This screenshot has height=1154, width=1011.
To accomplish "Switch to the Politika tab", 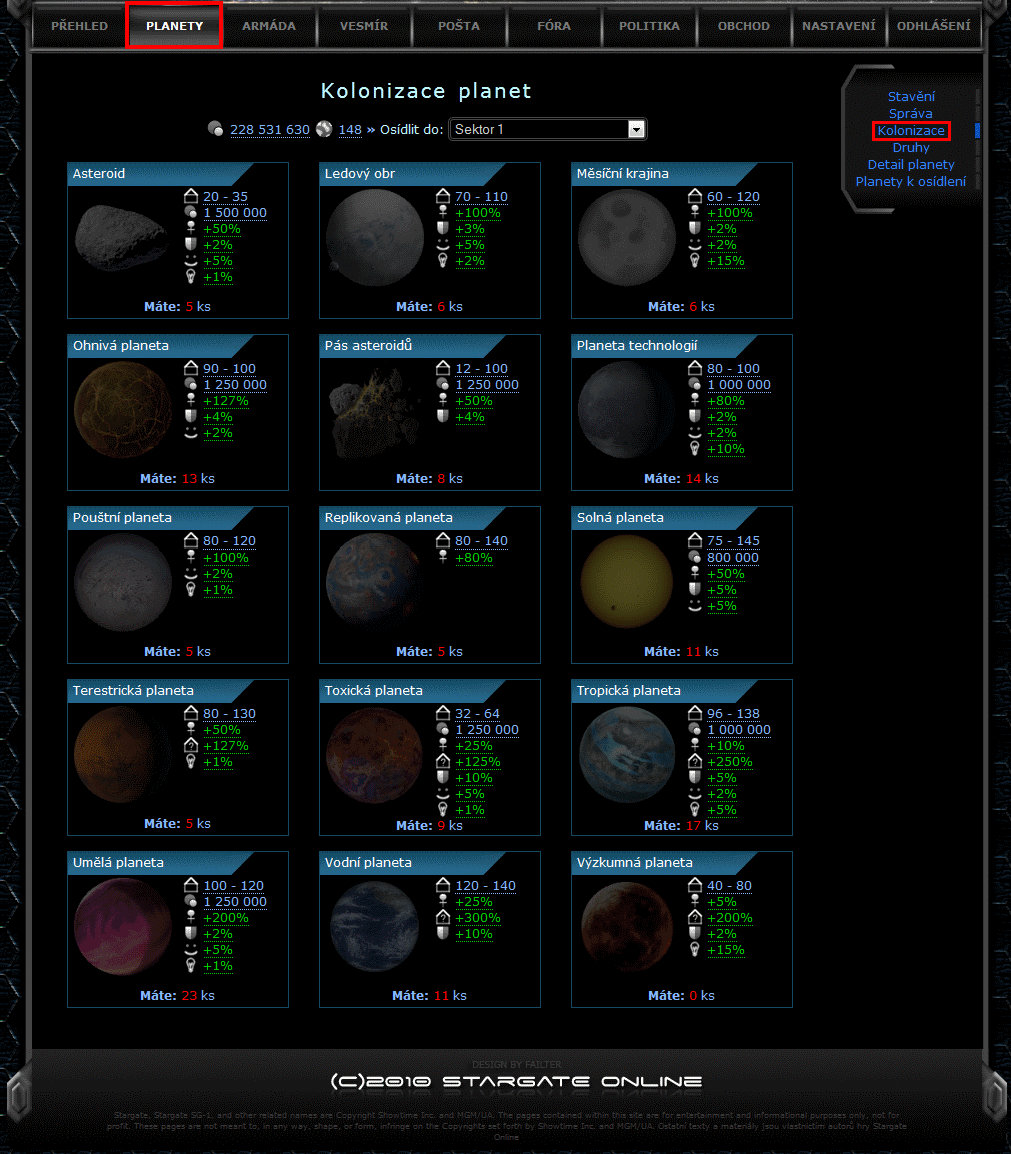I will (x=649, y=26).
